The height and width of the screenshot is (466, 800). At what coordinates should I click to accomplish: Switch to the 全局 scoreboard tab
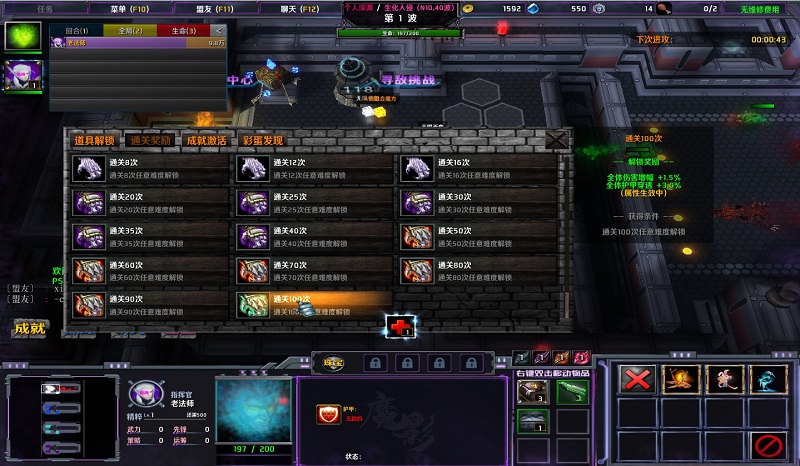point(130,31)
